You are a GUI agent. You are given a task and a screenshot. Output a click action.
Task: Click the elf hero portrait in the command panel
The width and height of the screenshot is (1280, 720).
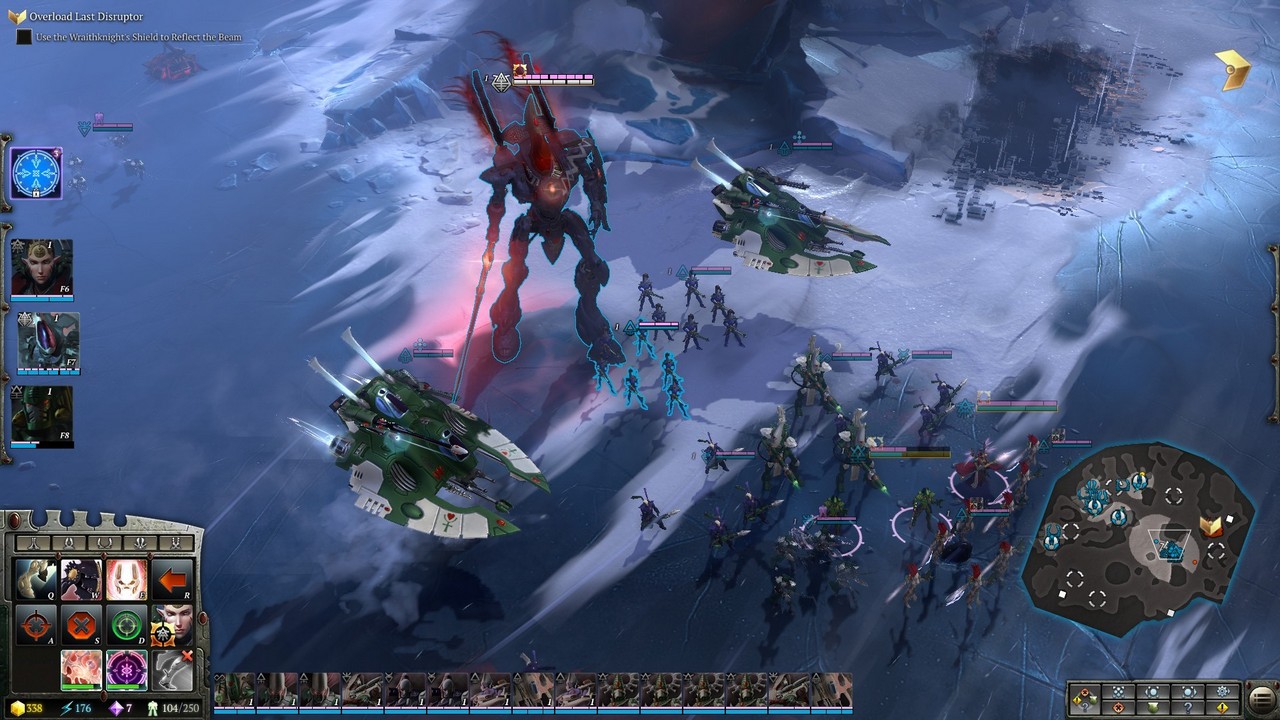click(171, 626)
